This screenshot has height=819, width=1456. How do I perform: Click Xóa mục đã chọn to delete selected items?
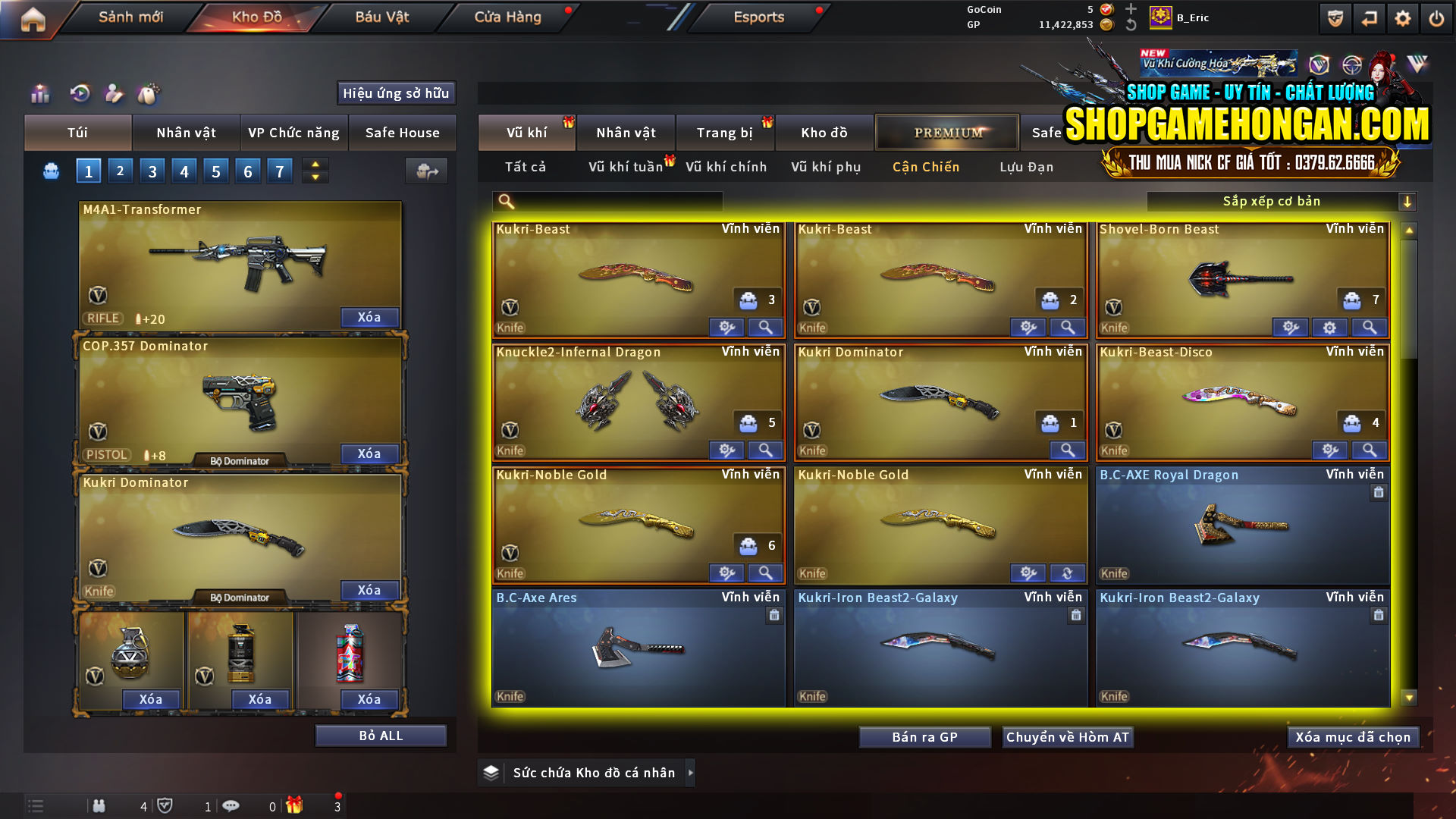(1352, 736)
